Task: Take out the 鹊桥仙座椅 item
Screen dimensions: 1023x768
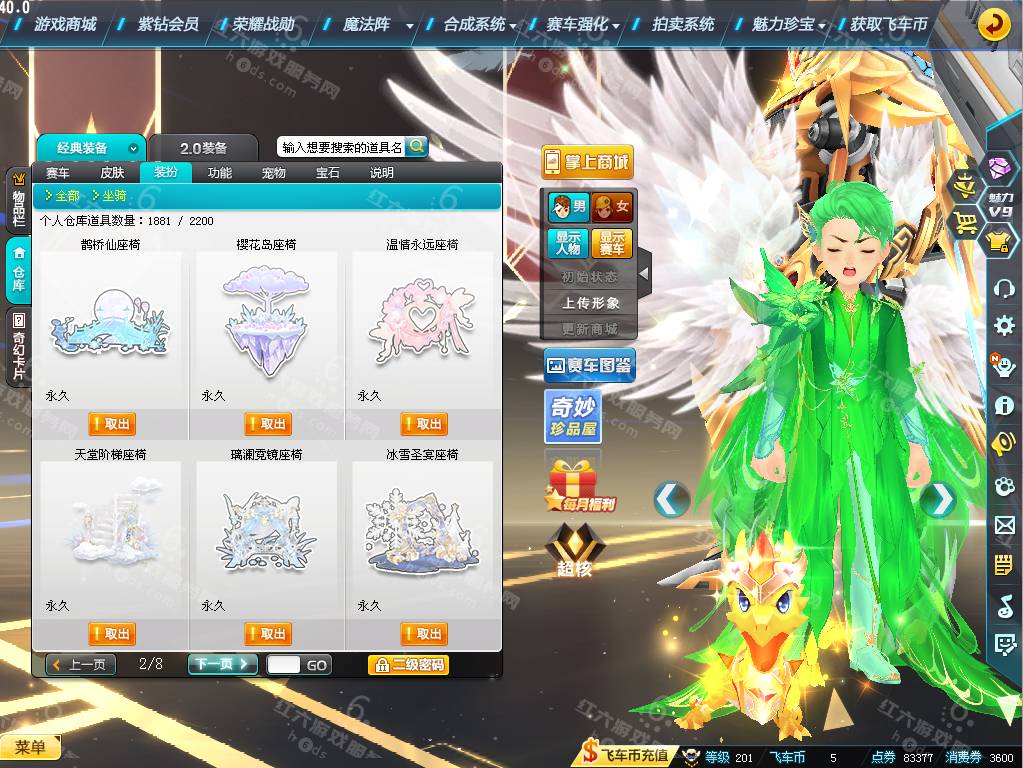Action: (x=111, y=424)
